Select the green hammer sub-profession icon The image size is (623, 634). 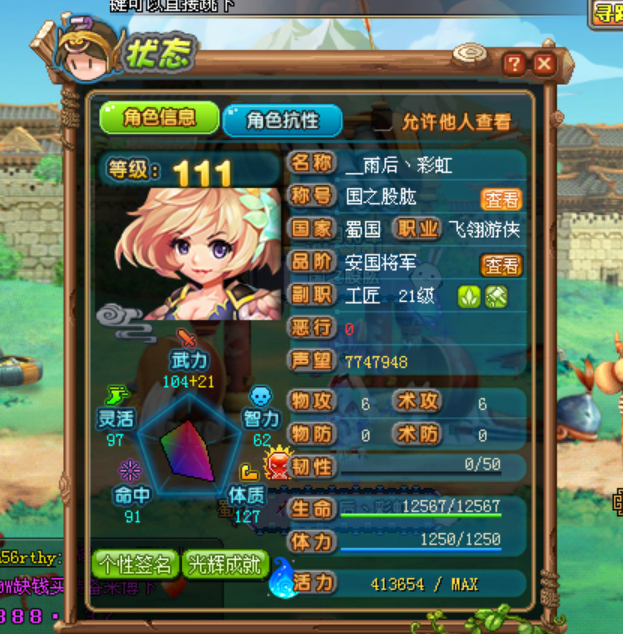pyautogui.click(x=497, y=297)
